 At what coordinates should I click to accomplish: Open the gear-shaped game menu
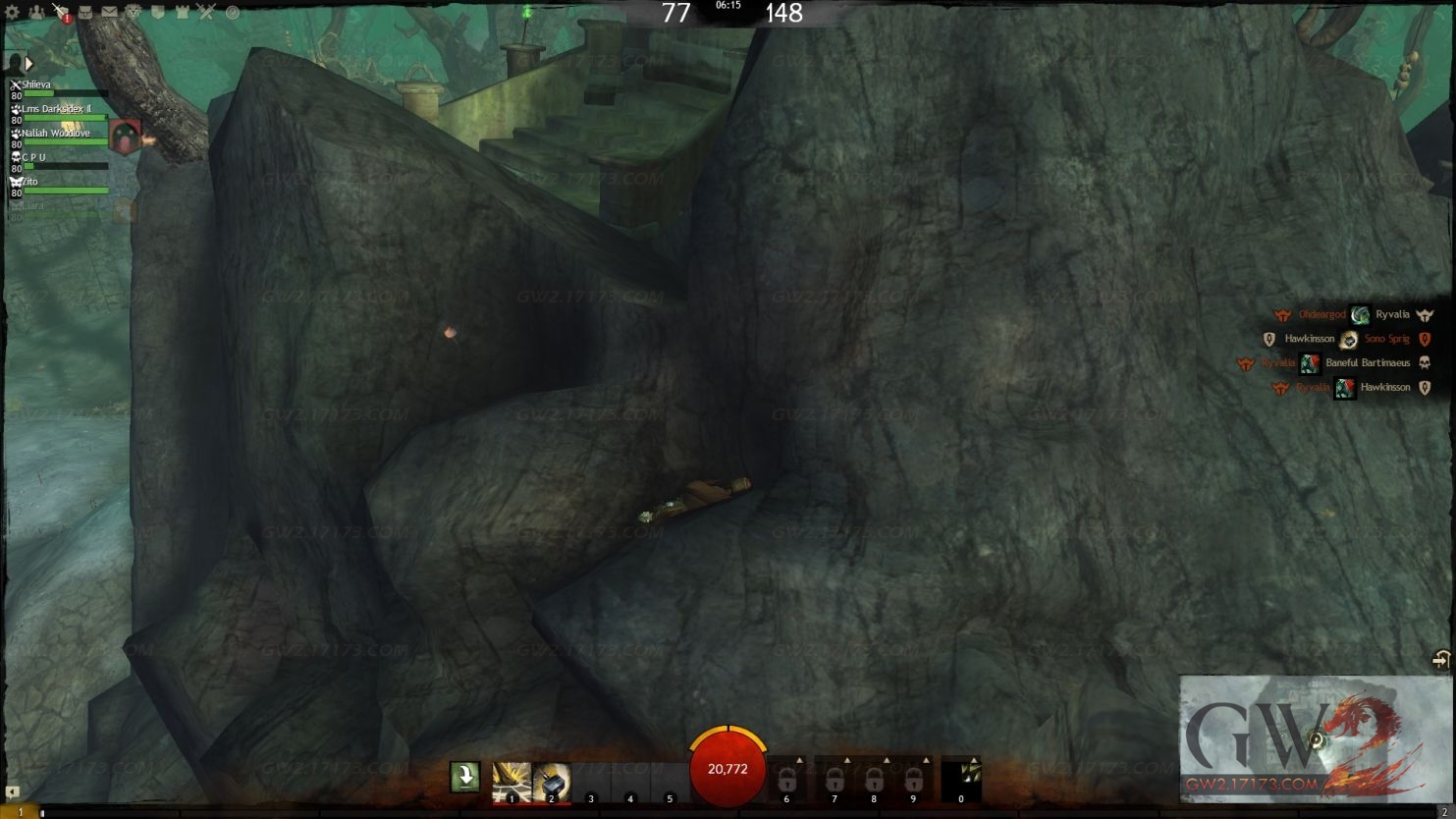[12, 13]
